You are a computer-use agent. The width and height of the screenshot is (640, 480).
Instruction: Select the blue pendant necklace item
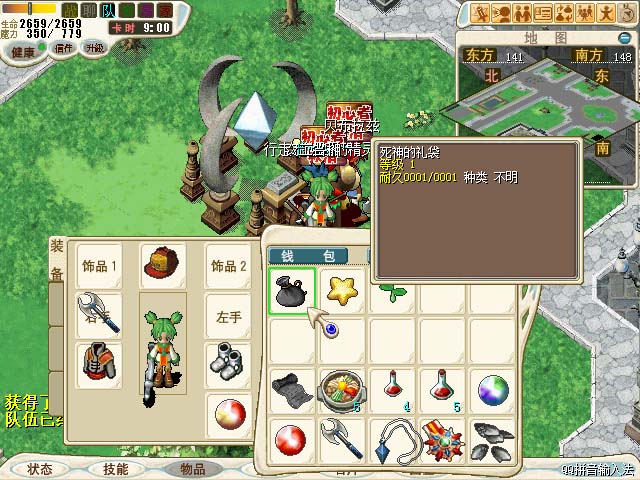point(392,438)
